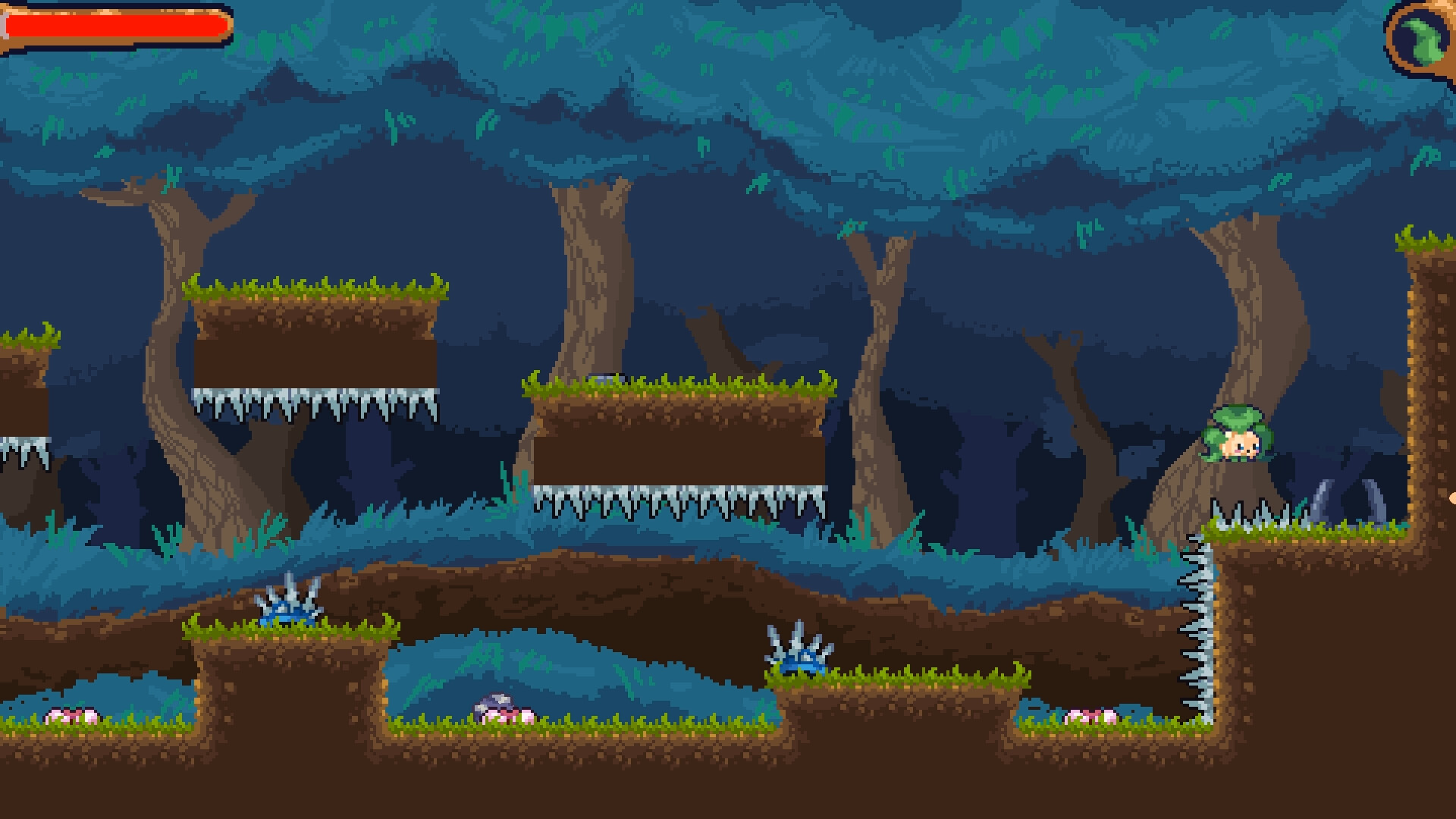Click the red health bar
The height and width of the screenshot is (819, 1456).
pos(114,25)
